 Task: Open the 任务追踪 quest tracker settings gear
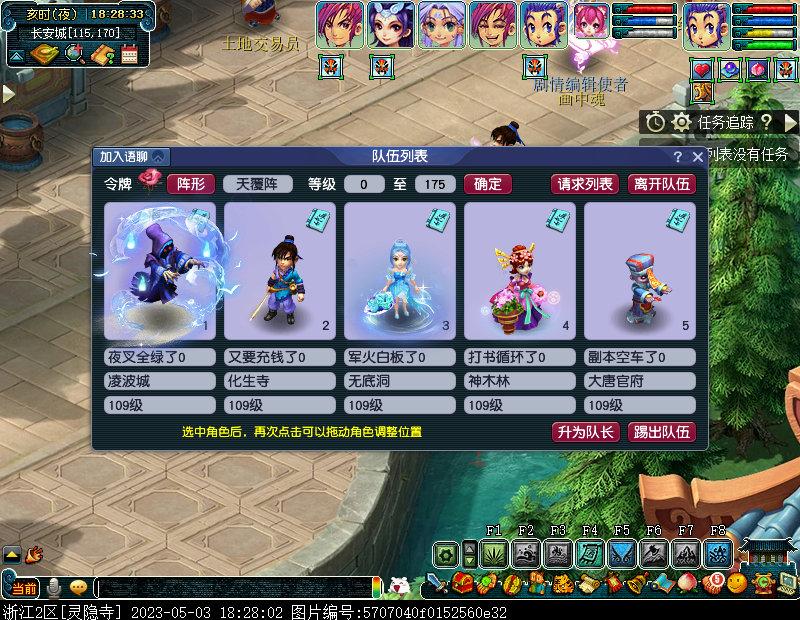(682, 122)
